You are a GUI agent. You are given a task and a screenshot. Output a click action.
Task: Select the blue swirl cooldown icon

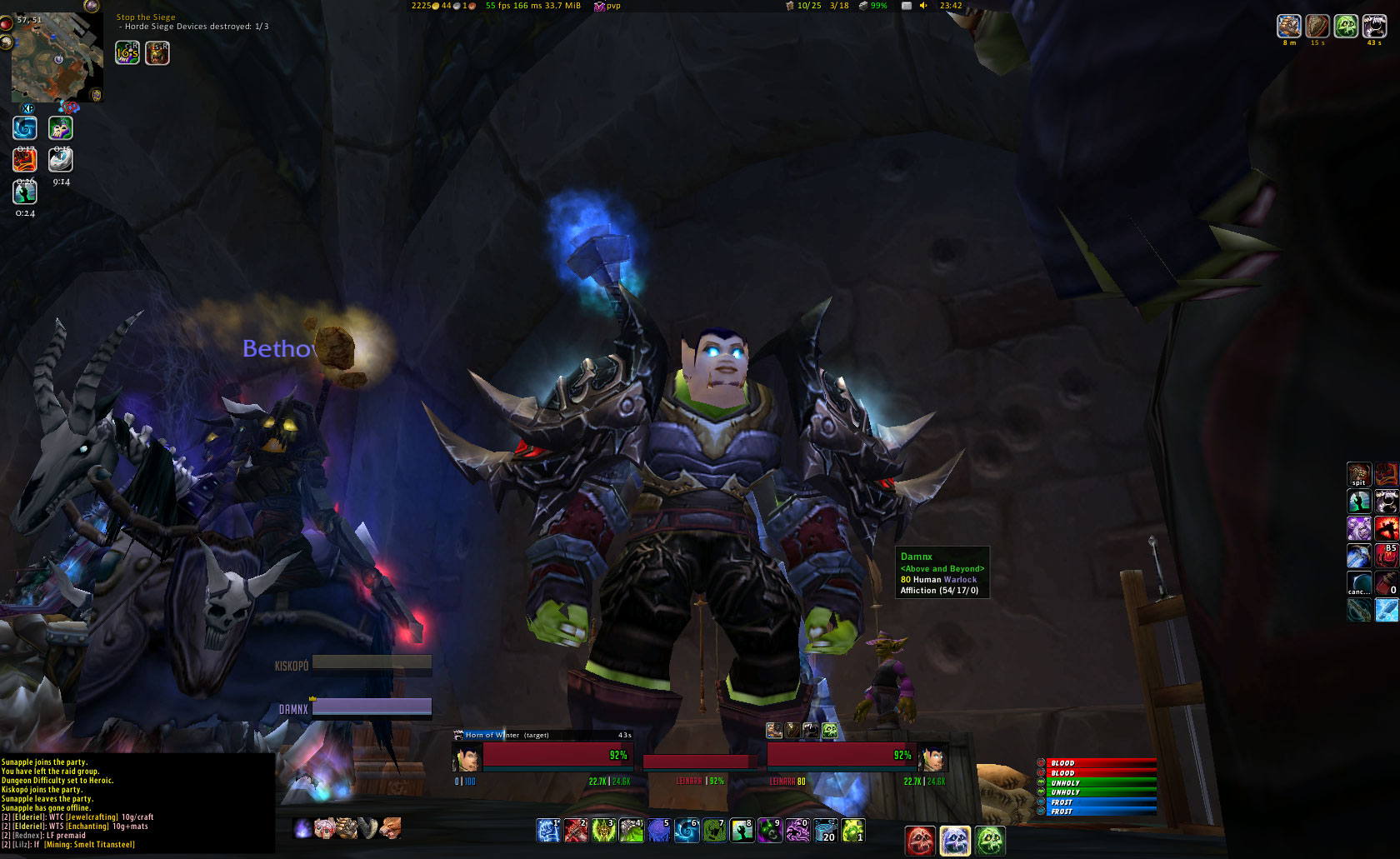[25, 128]
